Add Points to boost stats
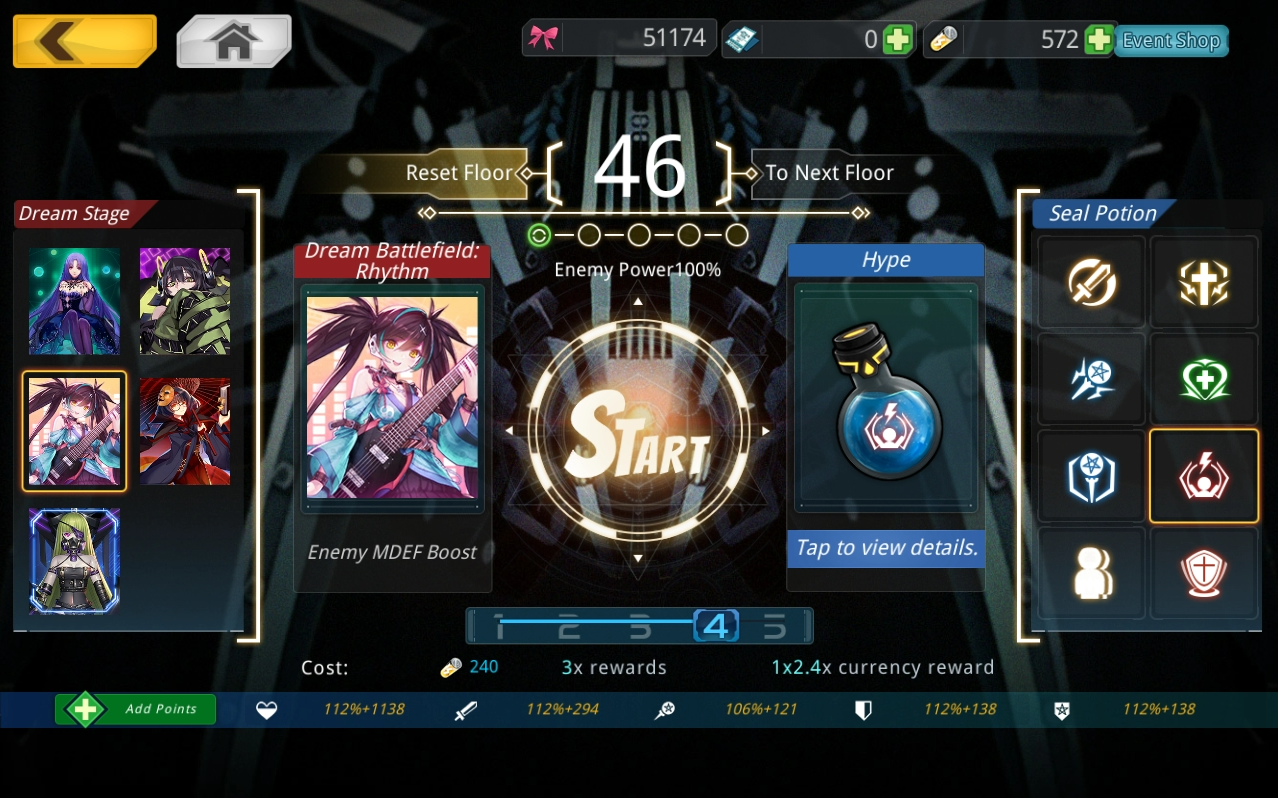The width and height of the screenshot is (1278, 798). point(136,709)
